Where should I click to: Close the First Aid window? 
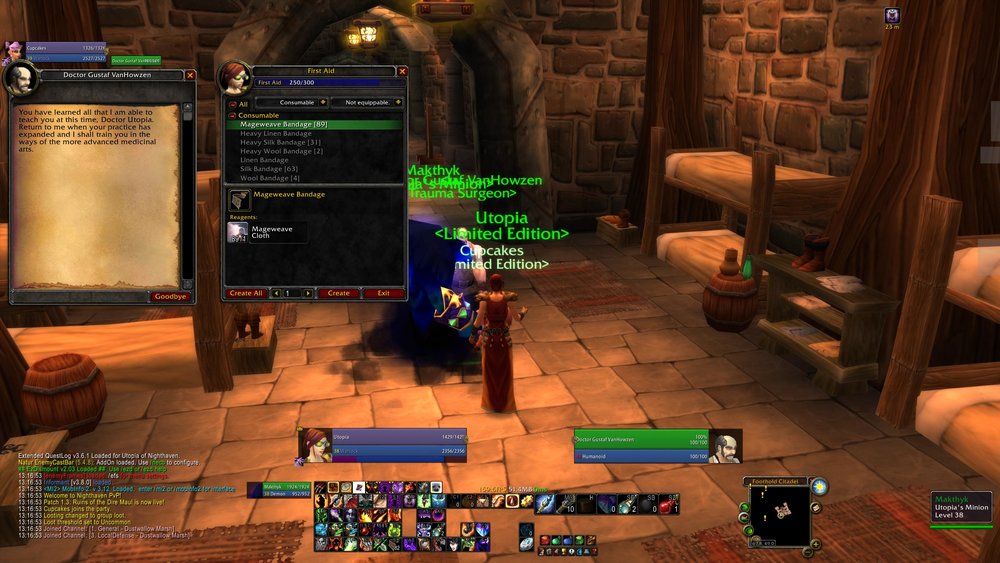coord(402,71)
